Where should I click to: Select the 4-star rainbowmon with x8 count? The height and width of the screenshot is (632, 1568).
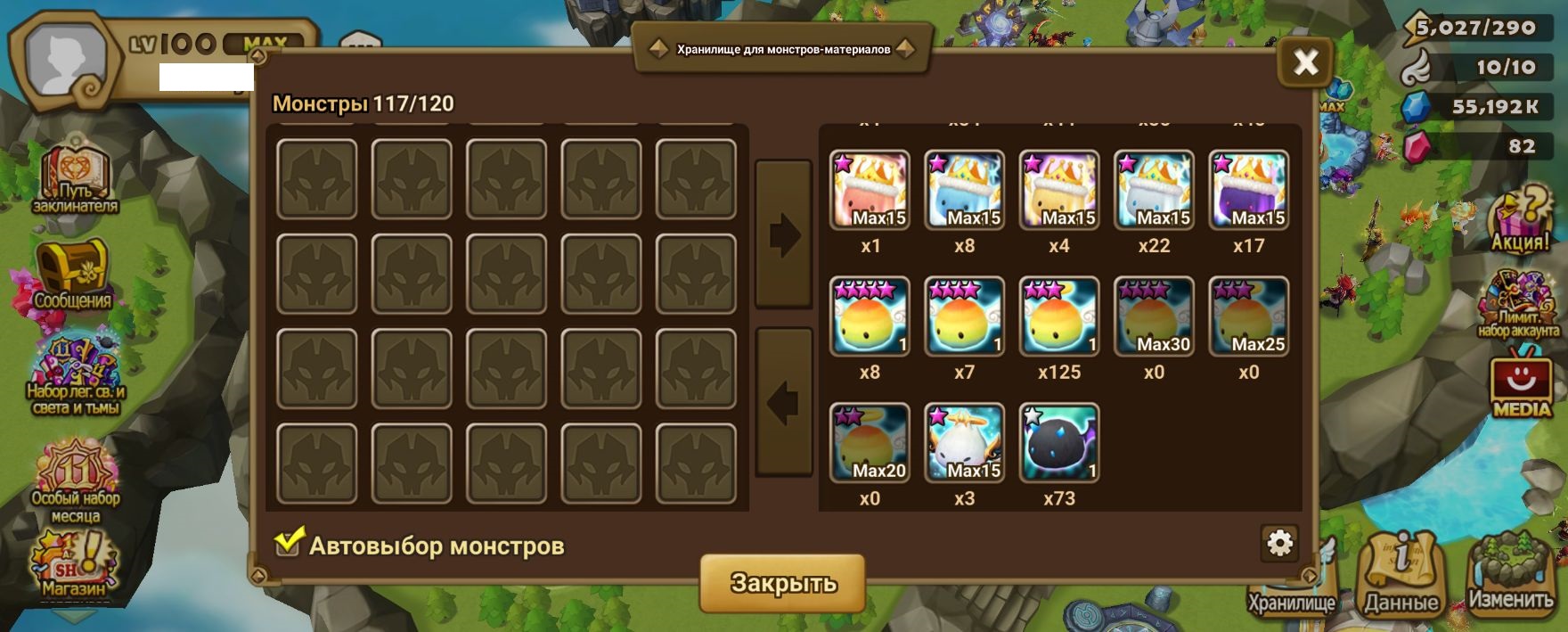pyautogui.click(x=870, y=316)
